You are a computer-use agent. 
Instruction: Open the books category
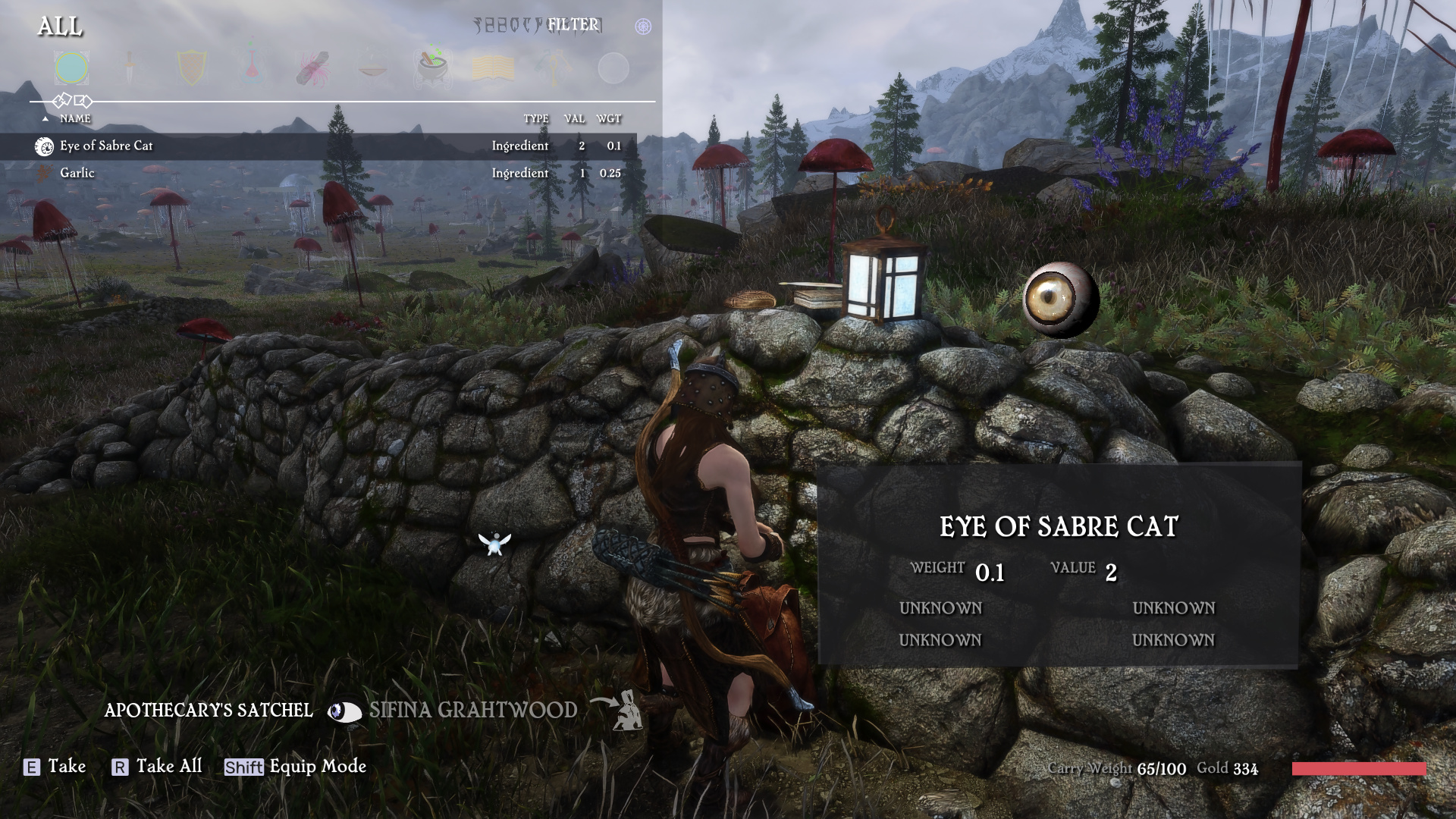[493, 68]
